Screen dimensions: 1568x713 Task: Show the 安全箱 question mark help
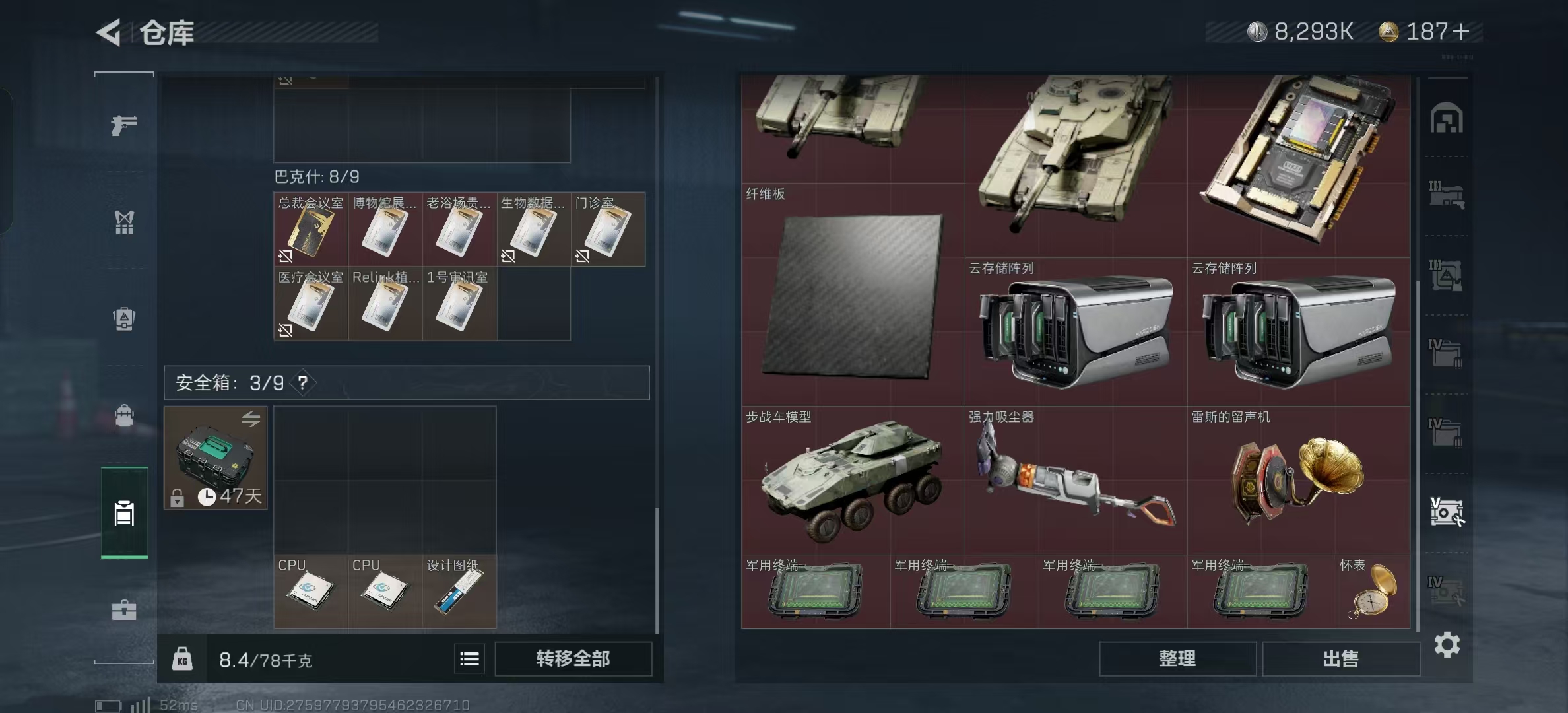302,382
